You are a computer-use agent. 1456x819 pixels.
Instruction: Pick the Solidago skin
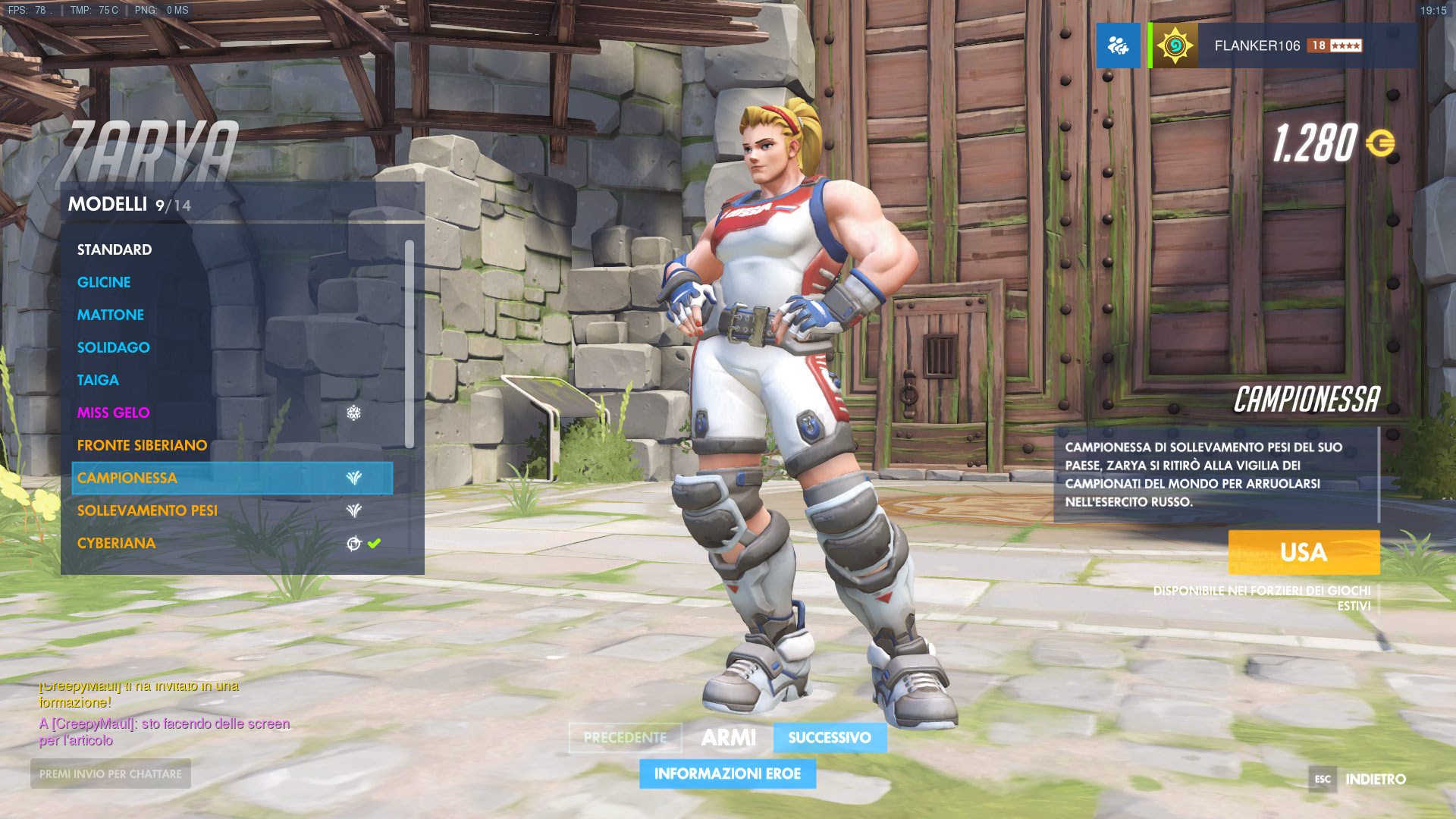pos(114,347)
